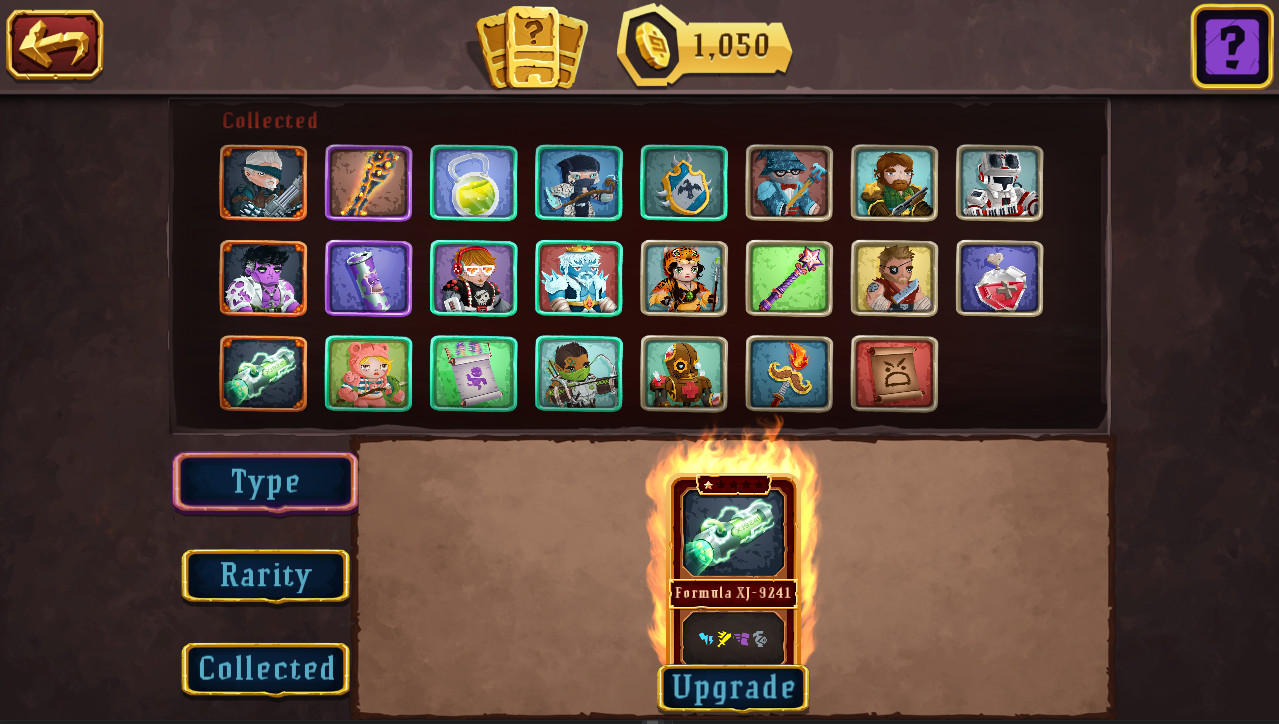Select the purple-skinned character card

pos(263,278)
